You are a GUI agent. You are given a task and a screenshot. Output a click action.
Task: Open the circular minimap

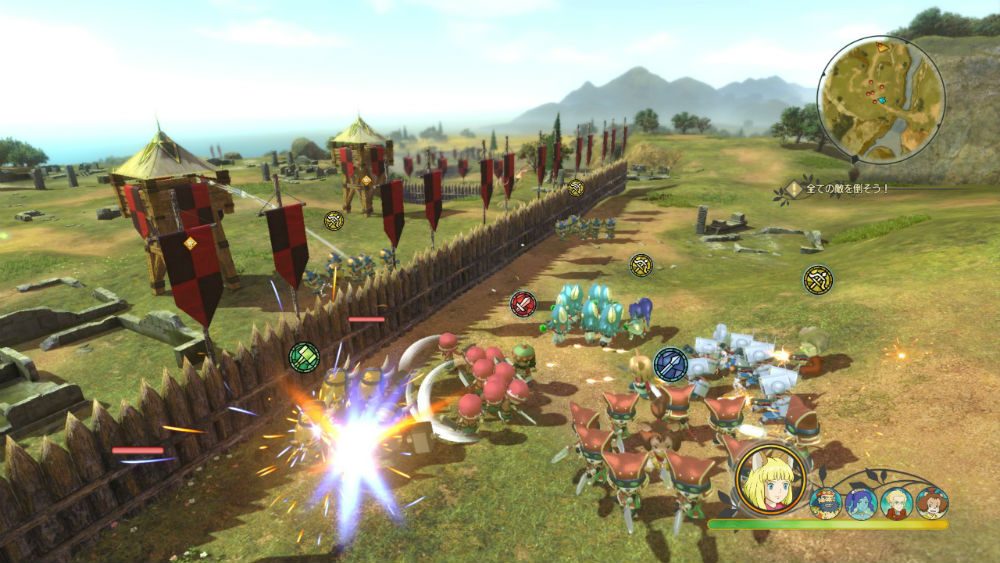click(x=880, y=100)
